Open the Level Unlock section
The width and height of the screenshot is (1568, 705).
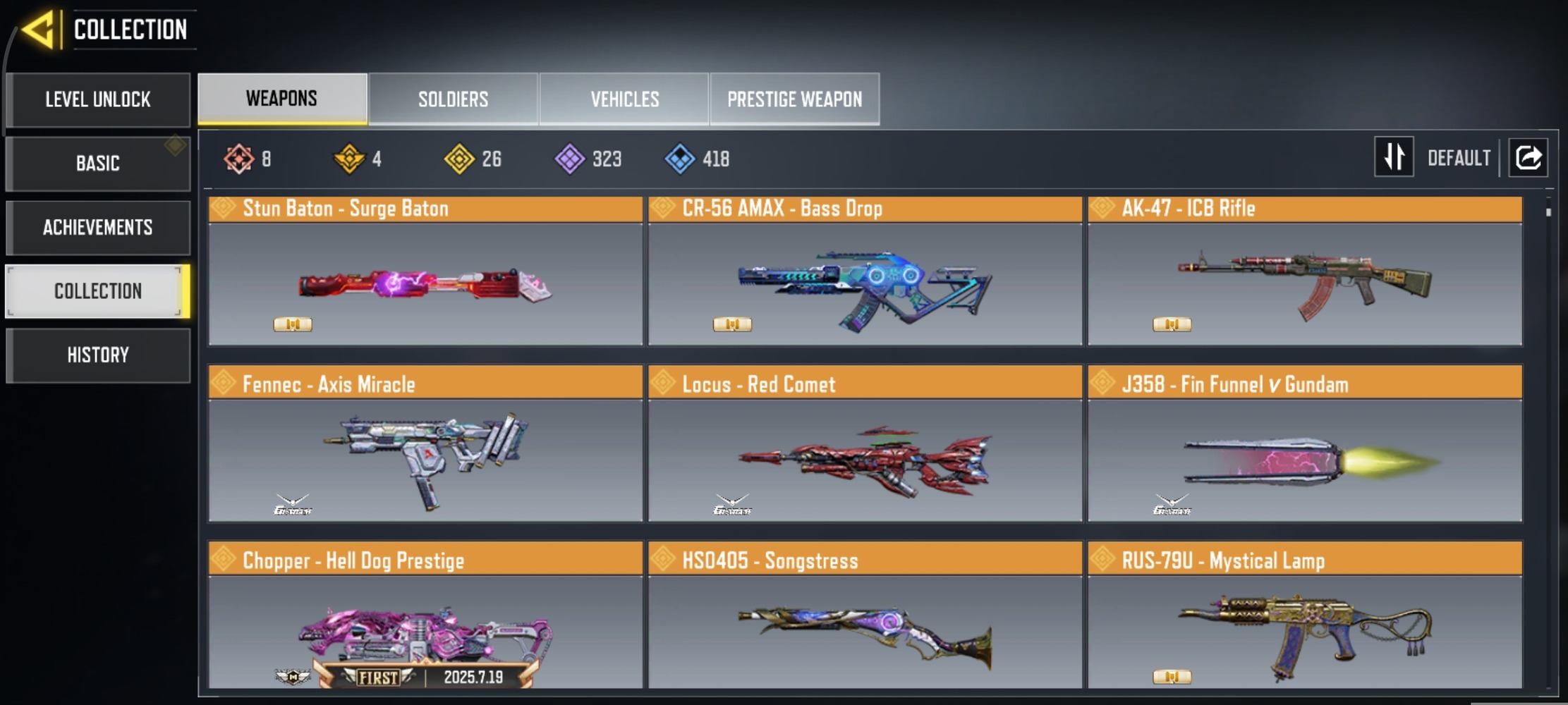[97, 99]
